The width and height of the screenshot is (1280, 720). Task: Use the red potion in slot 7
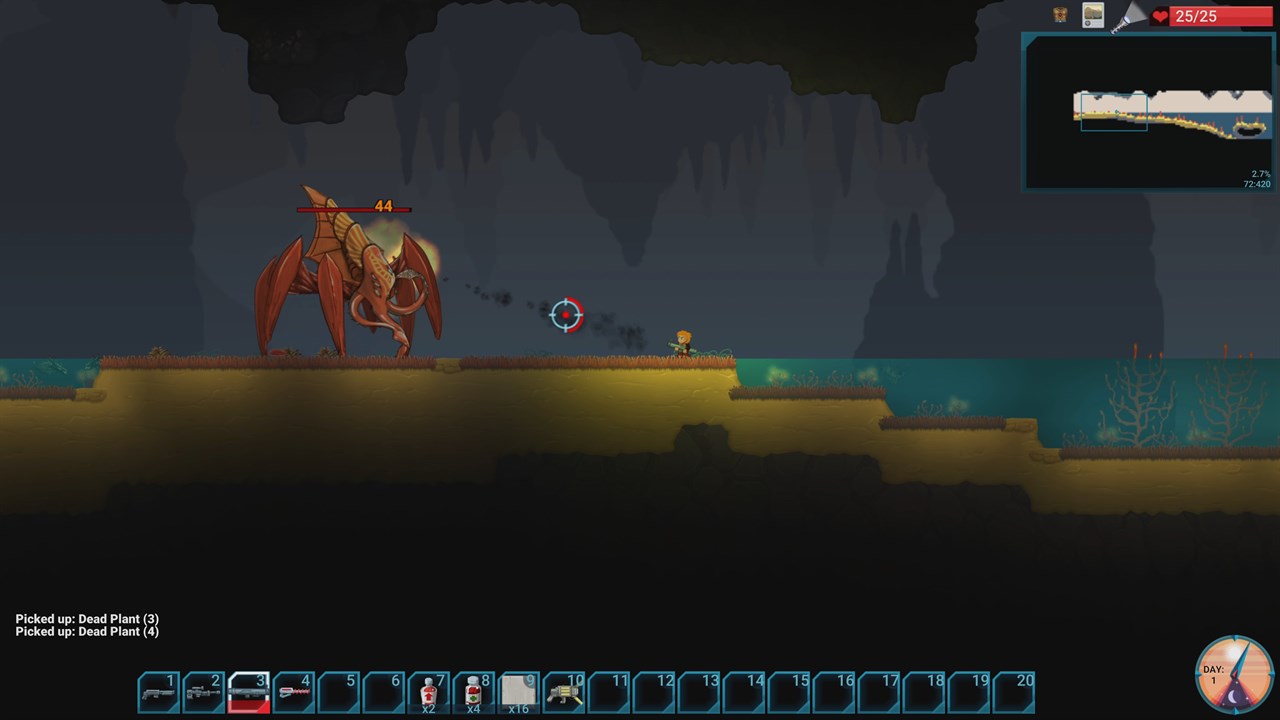(x=429, y=692)
